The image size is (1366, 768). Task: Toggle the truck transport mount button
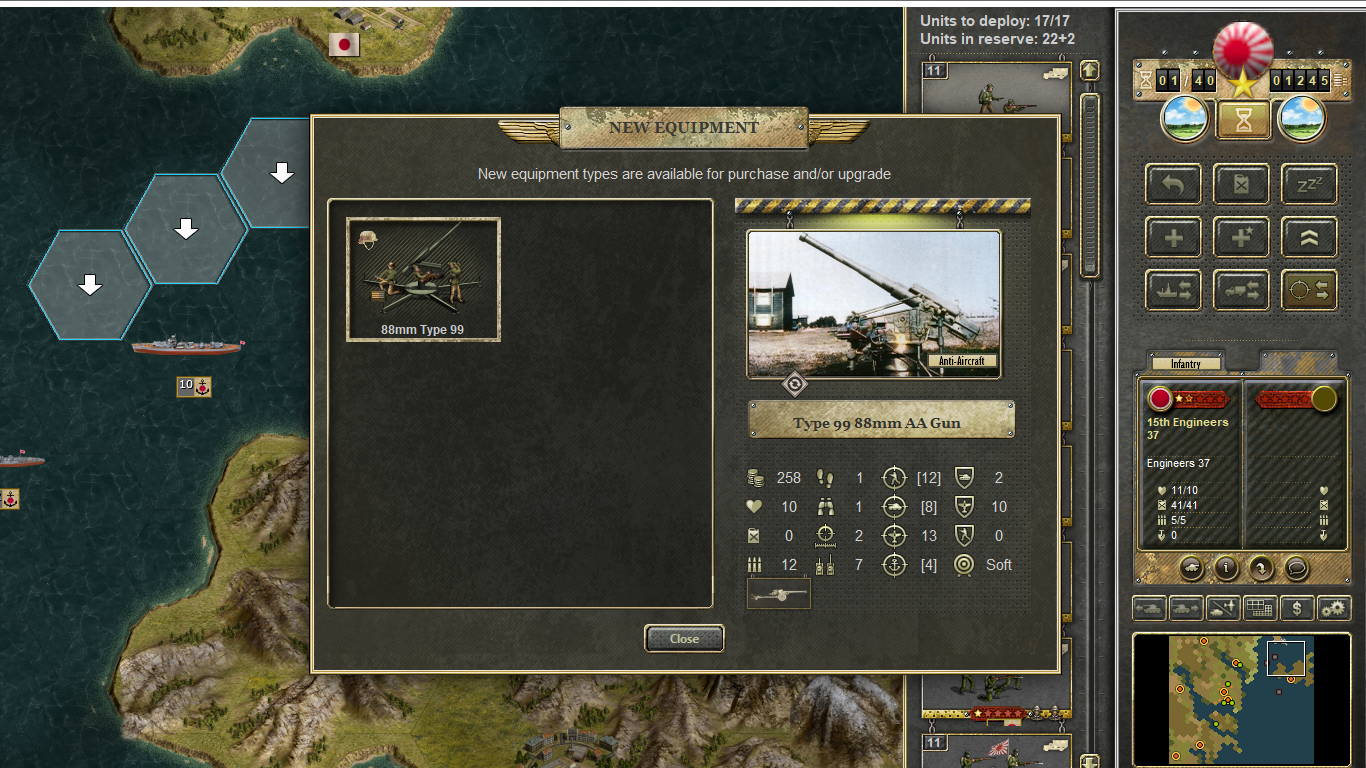(x=1241, y=290)
